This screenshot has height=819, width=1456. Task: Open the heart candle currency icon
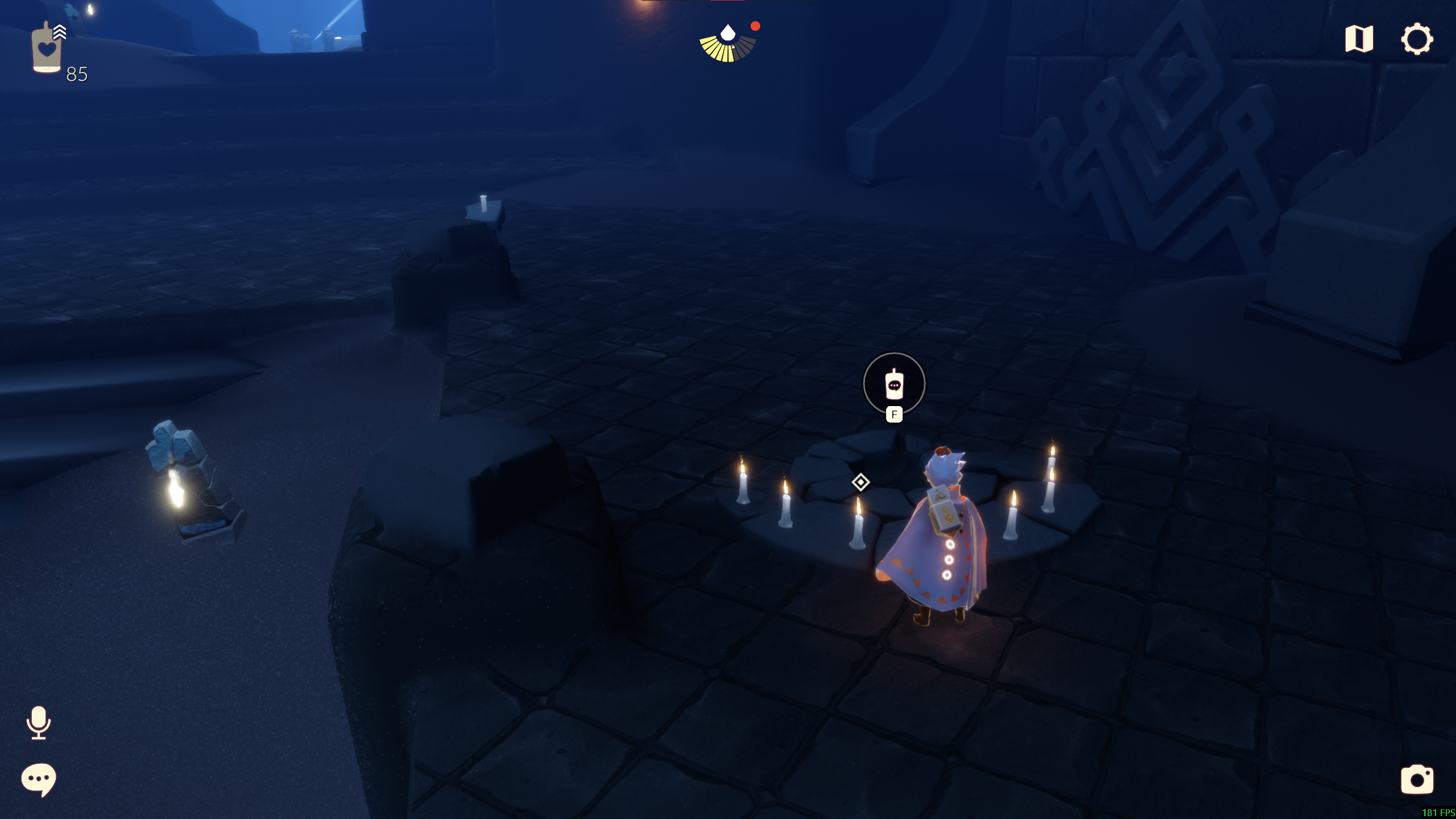tap(47, 49)
